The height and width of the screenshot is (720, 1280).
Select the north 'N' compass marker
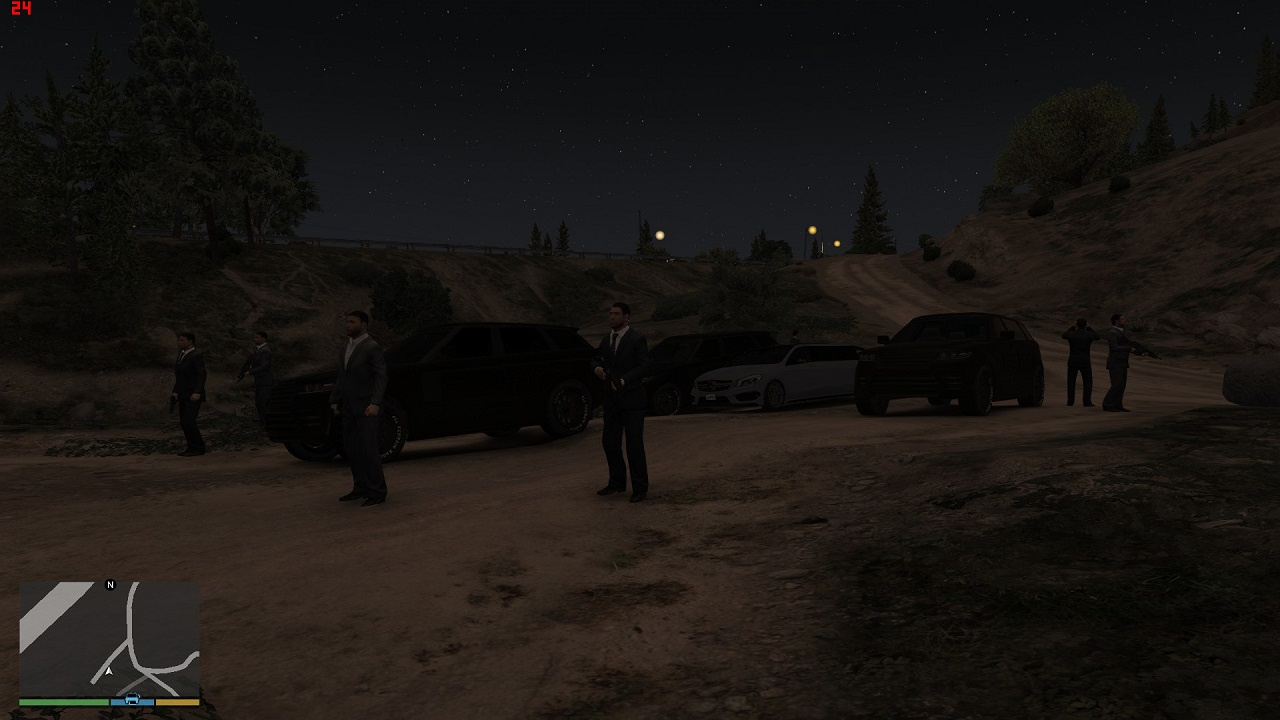pyautogui.click(x=111, y=585)
